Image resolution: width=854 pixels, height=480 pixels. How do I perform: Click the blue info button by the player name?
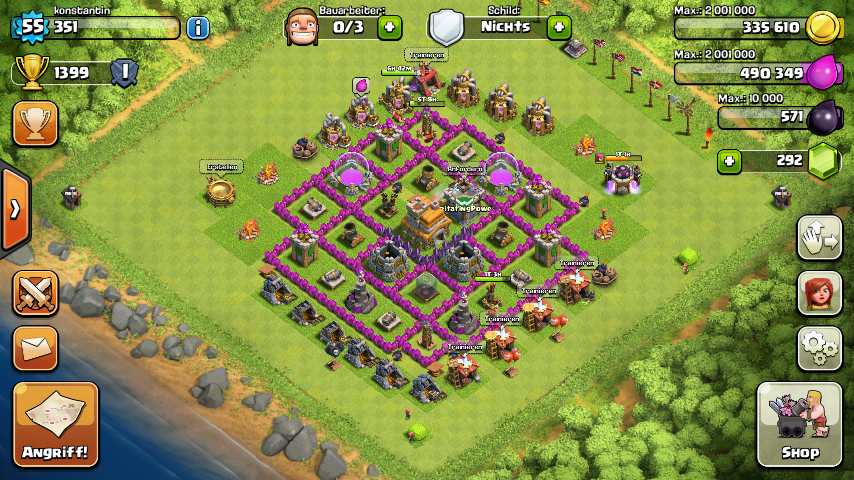point(198,27)
